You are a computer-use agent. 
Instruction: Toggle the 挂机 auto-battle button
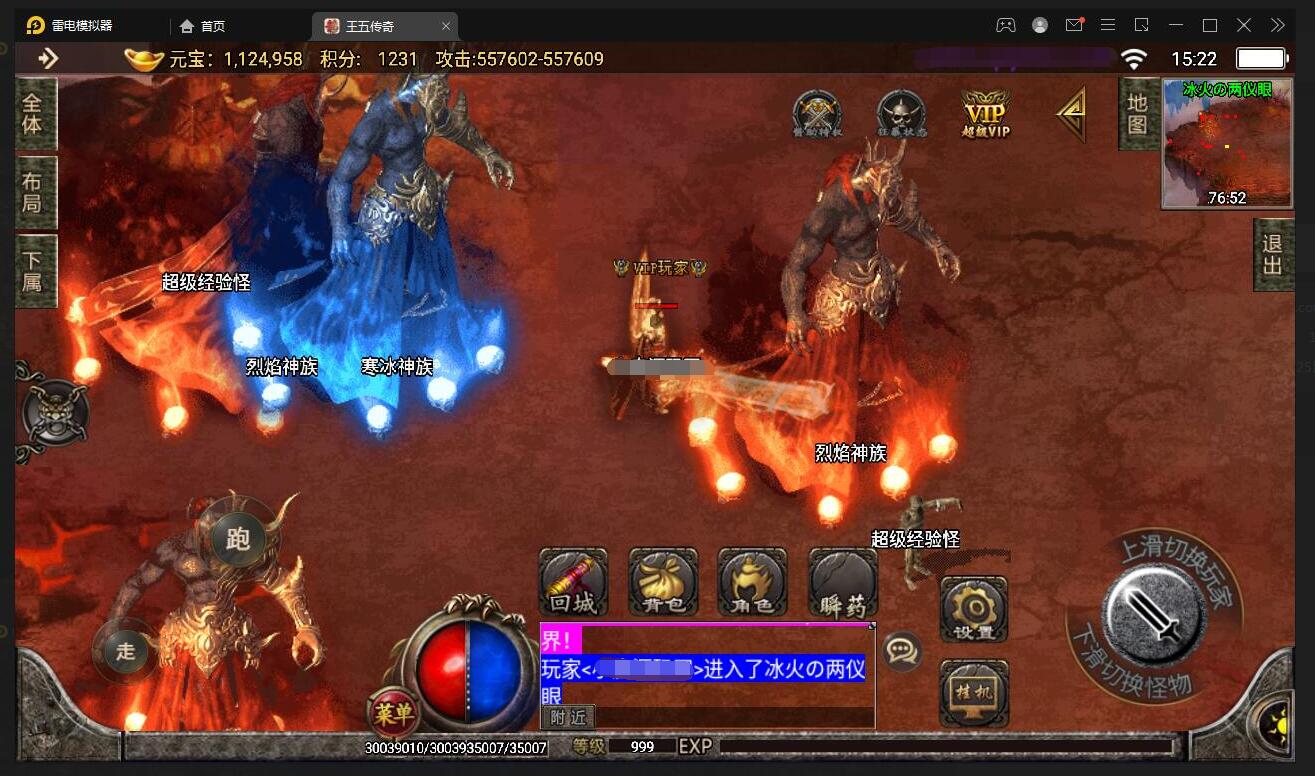973,692
